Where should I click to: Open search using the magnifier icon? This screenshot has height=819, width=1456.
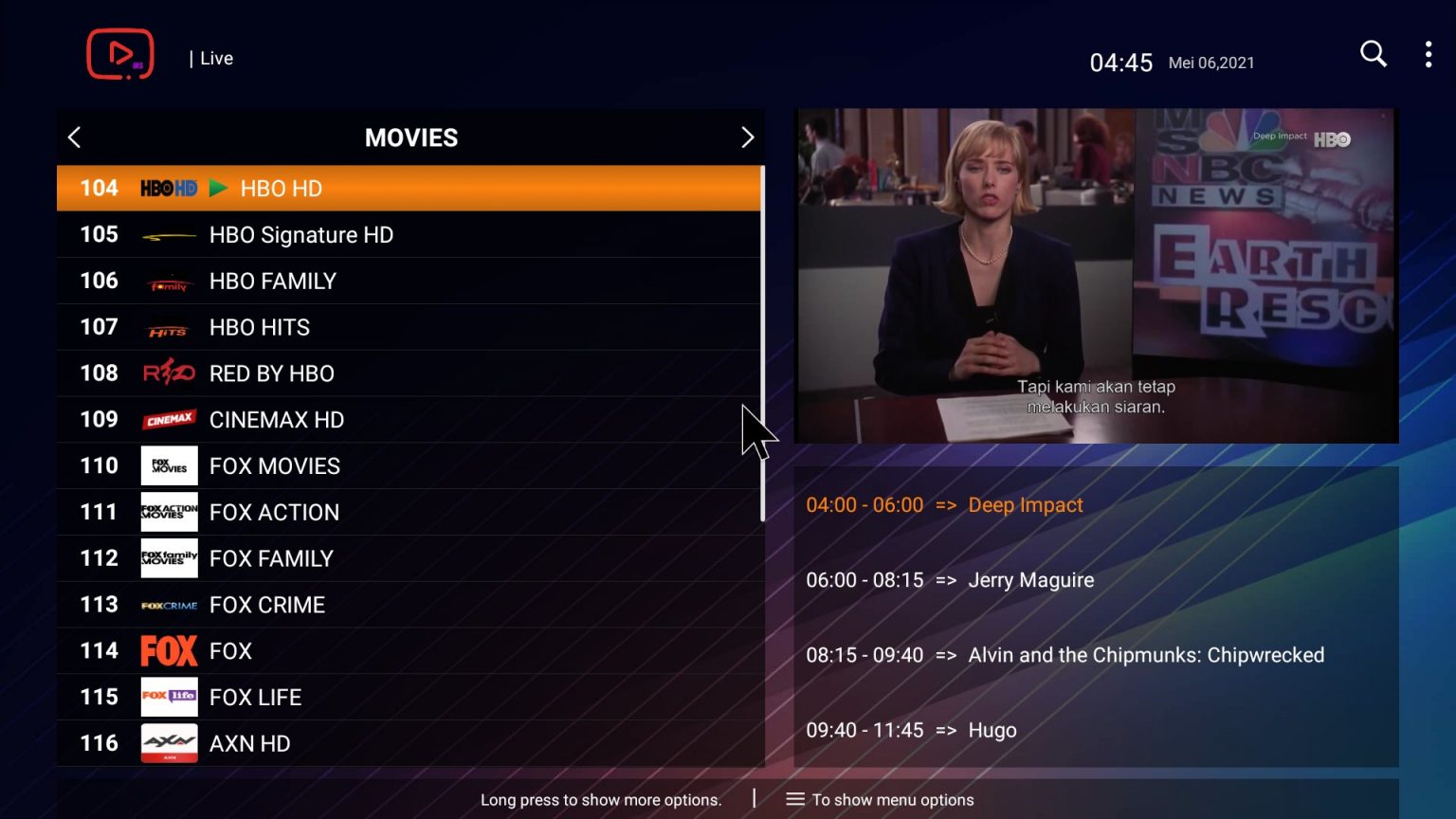pyautogui.click(x=1373, y=54)
